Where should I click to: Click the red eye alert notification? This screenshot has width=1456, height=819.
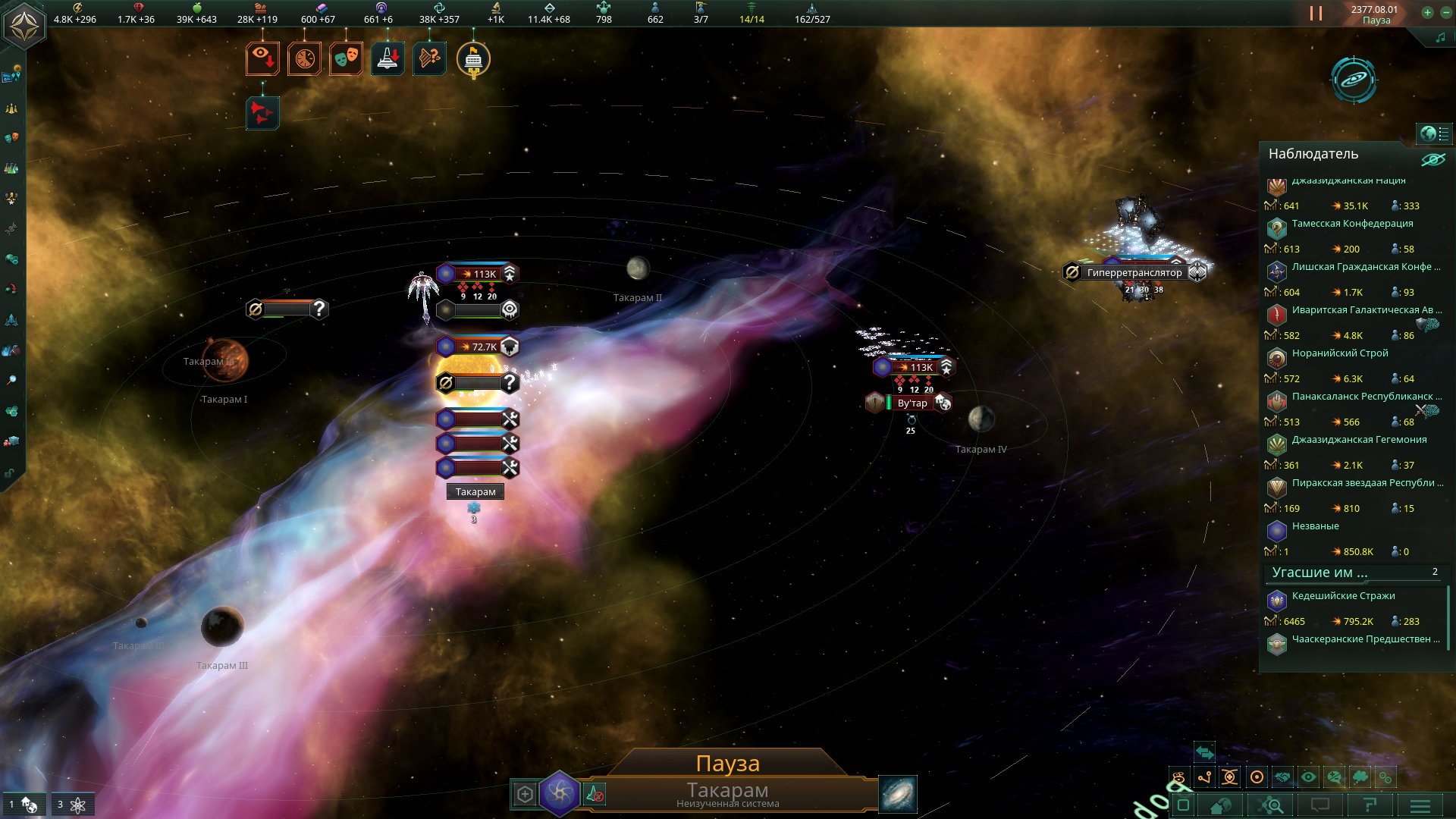pos(262,58)
